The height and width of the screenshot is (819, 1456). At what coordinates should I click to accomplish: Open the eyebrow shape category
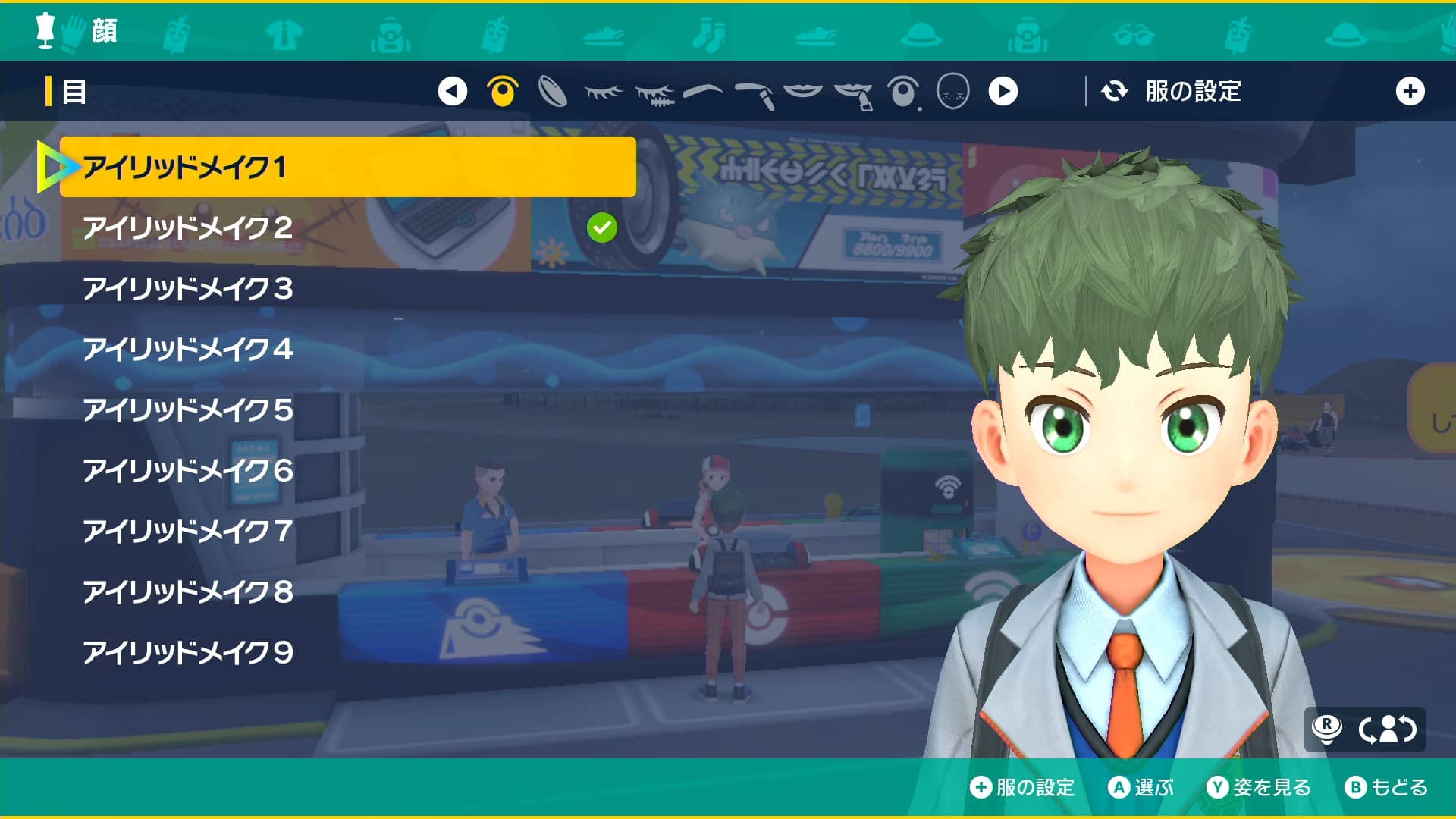click(x=701, y=93)
